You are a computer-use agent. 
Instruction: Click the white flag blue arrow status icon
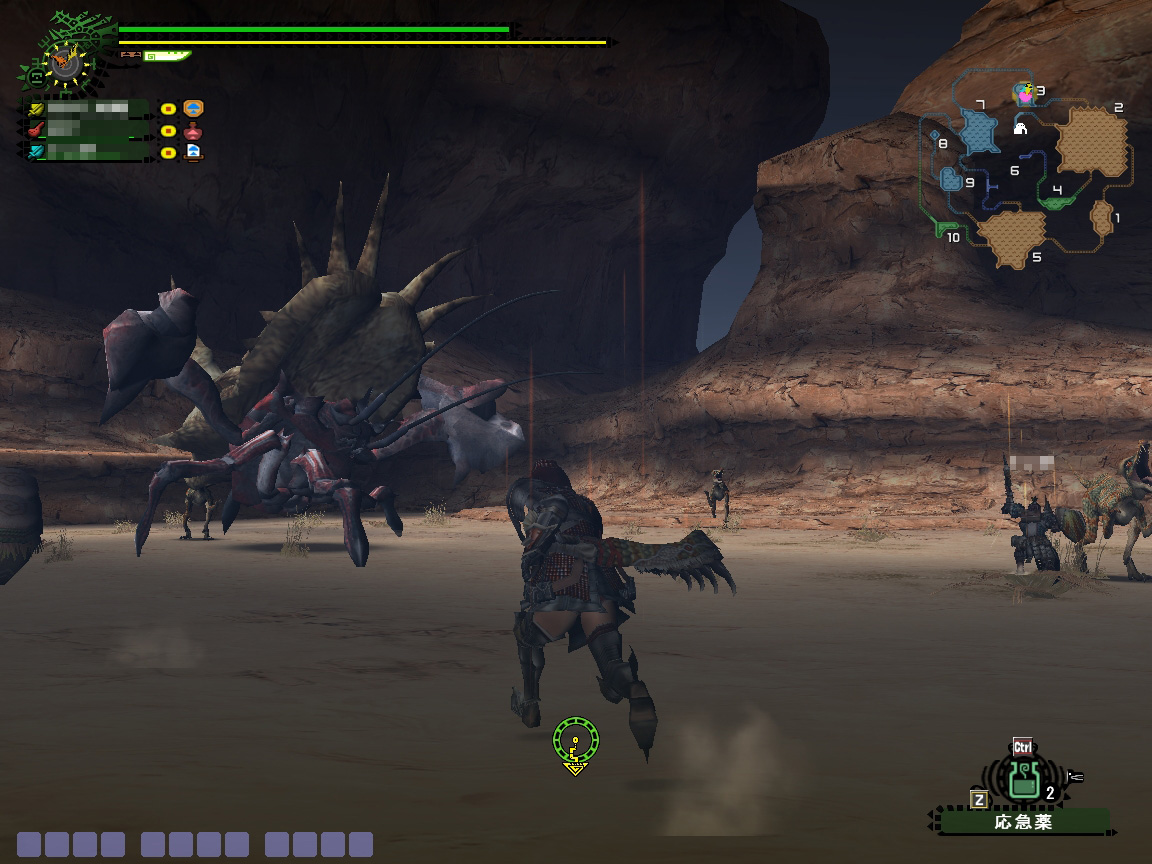(193, 152)
